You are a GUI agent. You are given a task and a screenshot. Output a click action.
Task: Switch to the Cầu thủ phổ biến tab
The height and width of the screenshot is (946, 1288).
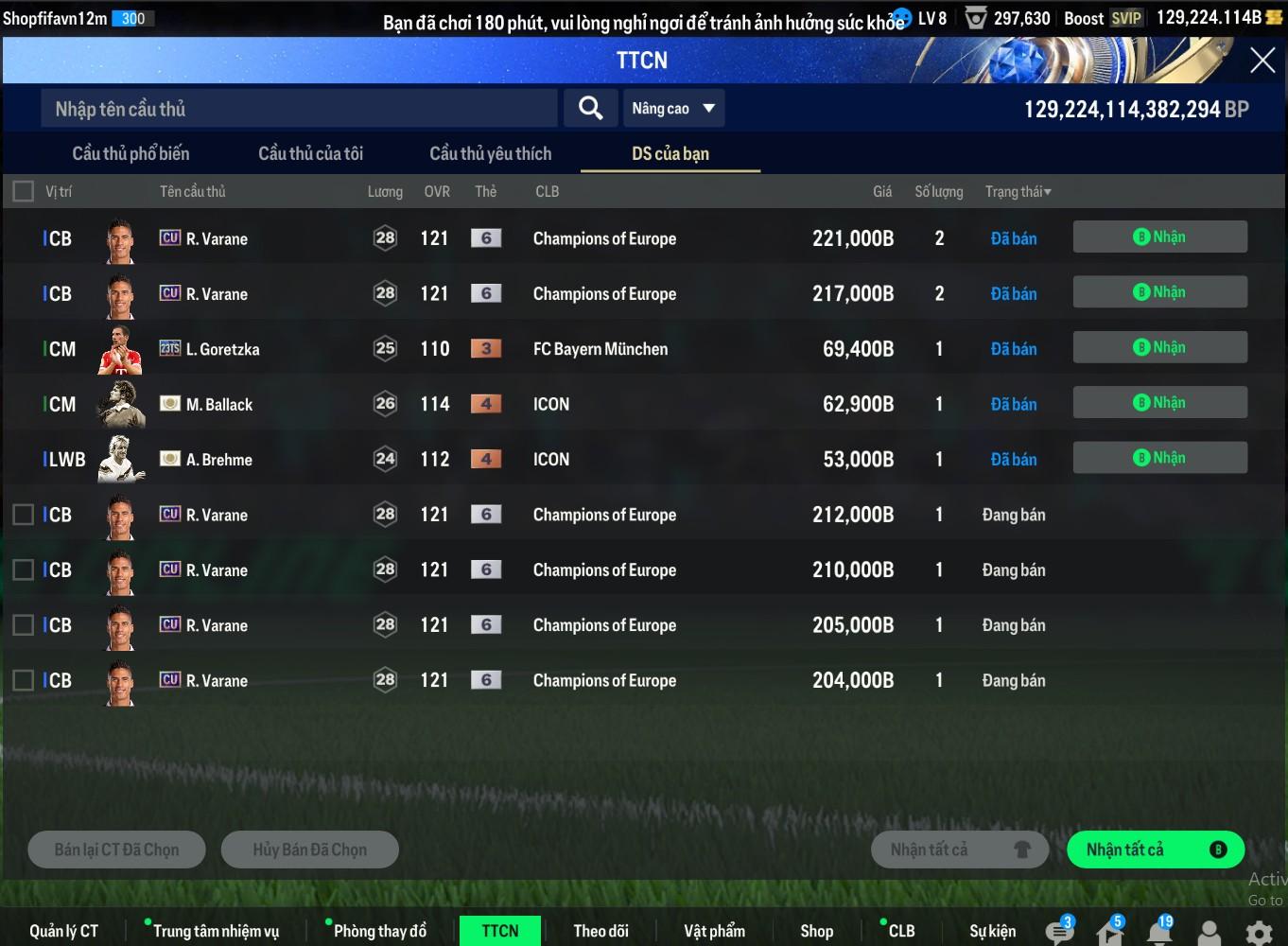coord(131,153)
